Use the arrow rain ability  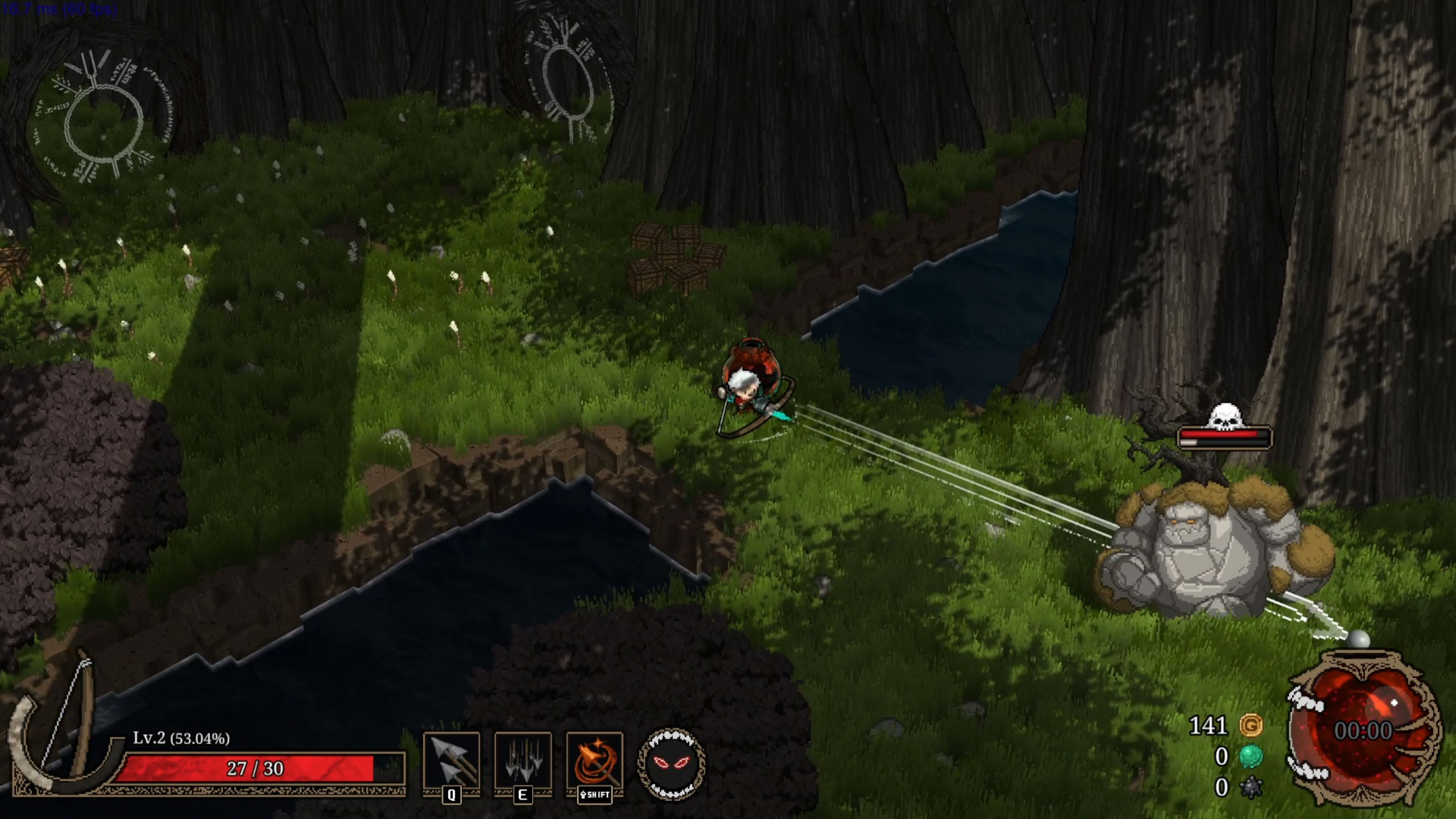pyautogui.click(x=523, y=760)
